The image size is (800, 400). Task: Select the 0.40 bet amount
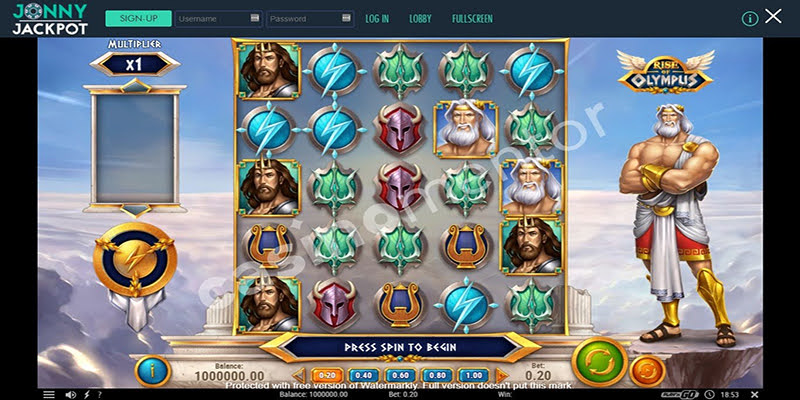[x=363, y=376]
